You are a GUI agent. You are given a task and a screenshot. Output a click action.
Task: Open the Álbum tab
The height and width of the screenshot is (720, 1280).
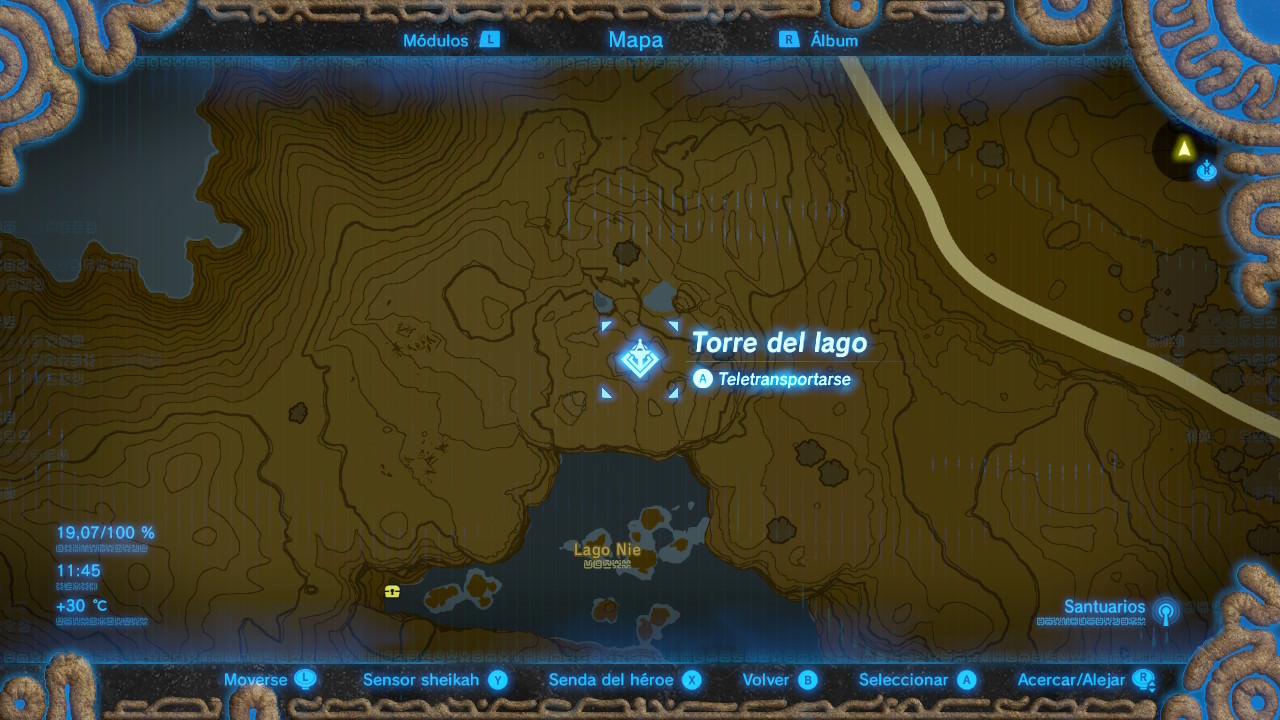pos(820,40)
